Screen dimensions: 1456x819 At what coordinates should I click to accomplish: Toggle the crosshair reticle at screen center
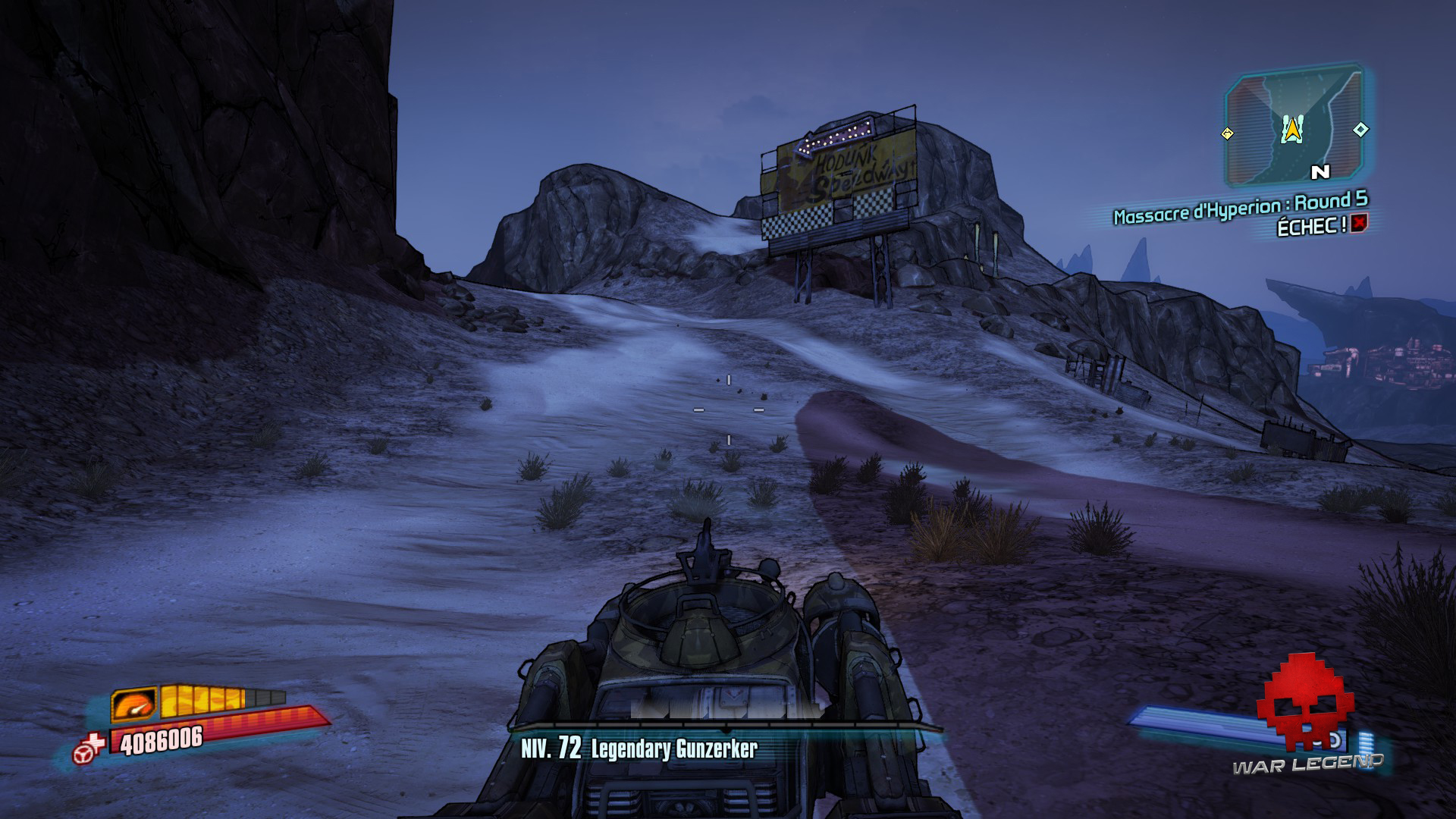coord(728,409)
